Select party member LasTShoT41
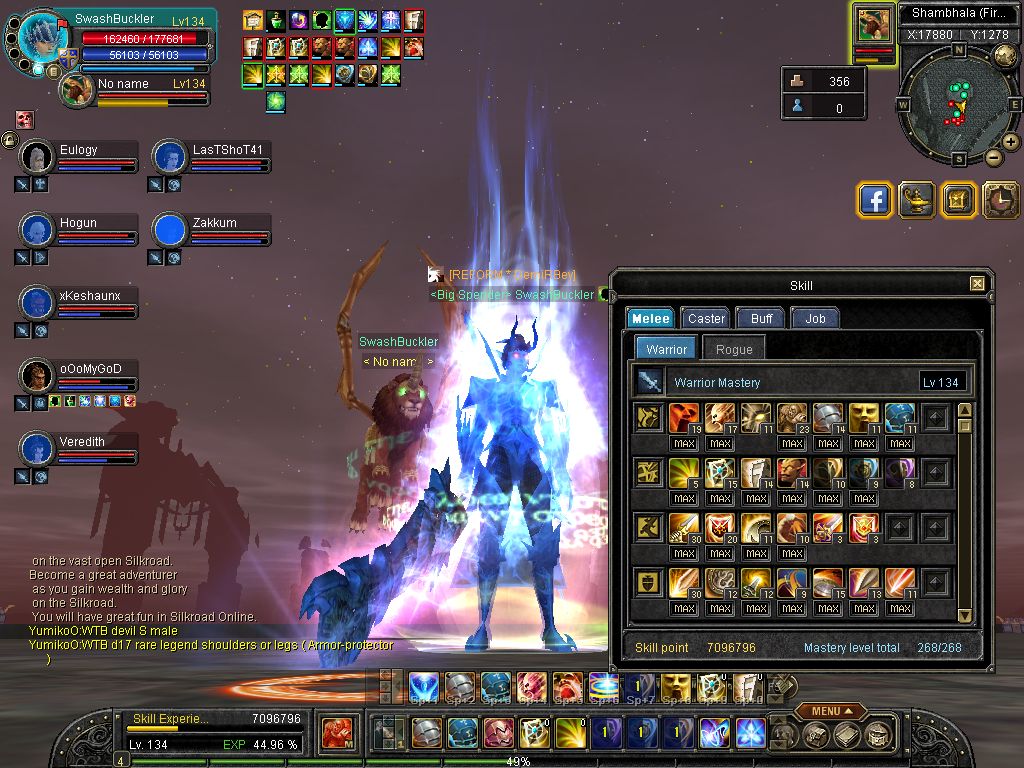This screenshot has height=768, width=1024. pos(212,150)
